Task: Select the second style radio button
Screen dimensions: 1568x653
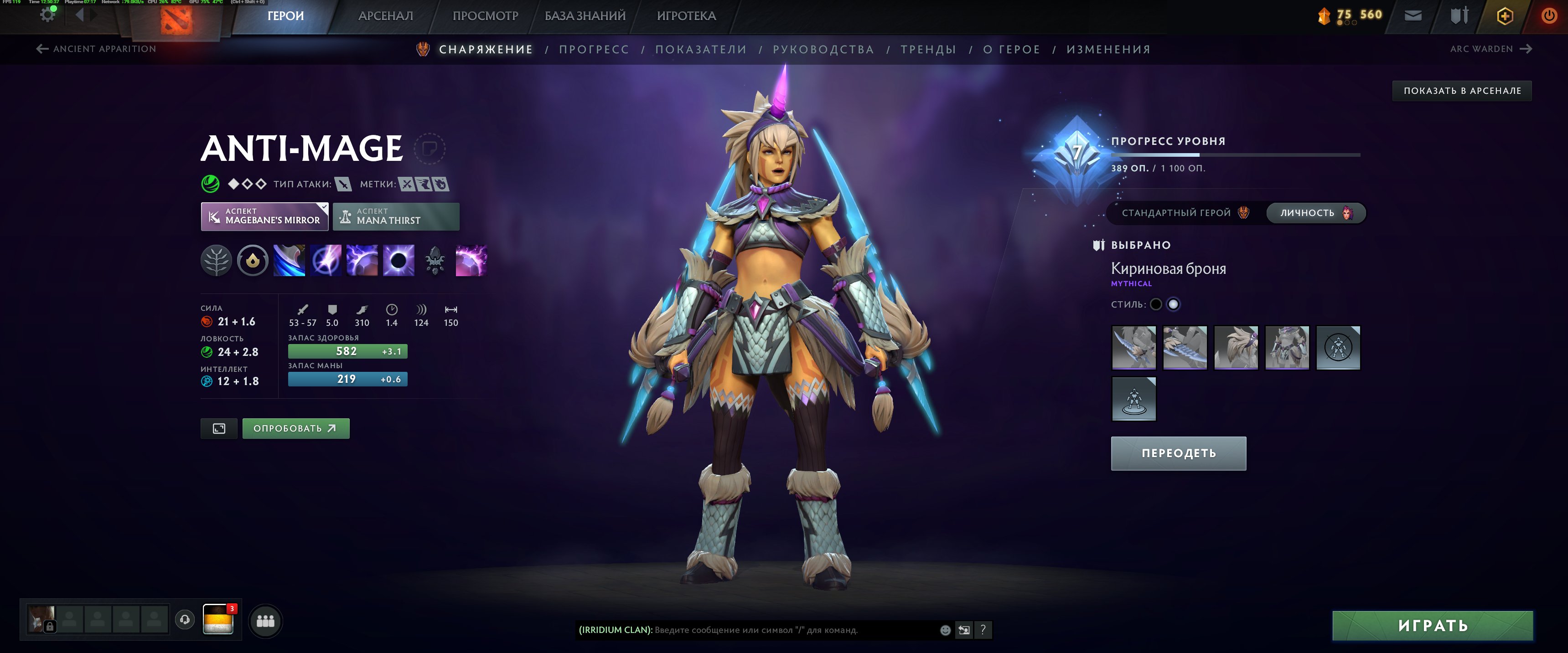Action: [1174, 303]
